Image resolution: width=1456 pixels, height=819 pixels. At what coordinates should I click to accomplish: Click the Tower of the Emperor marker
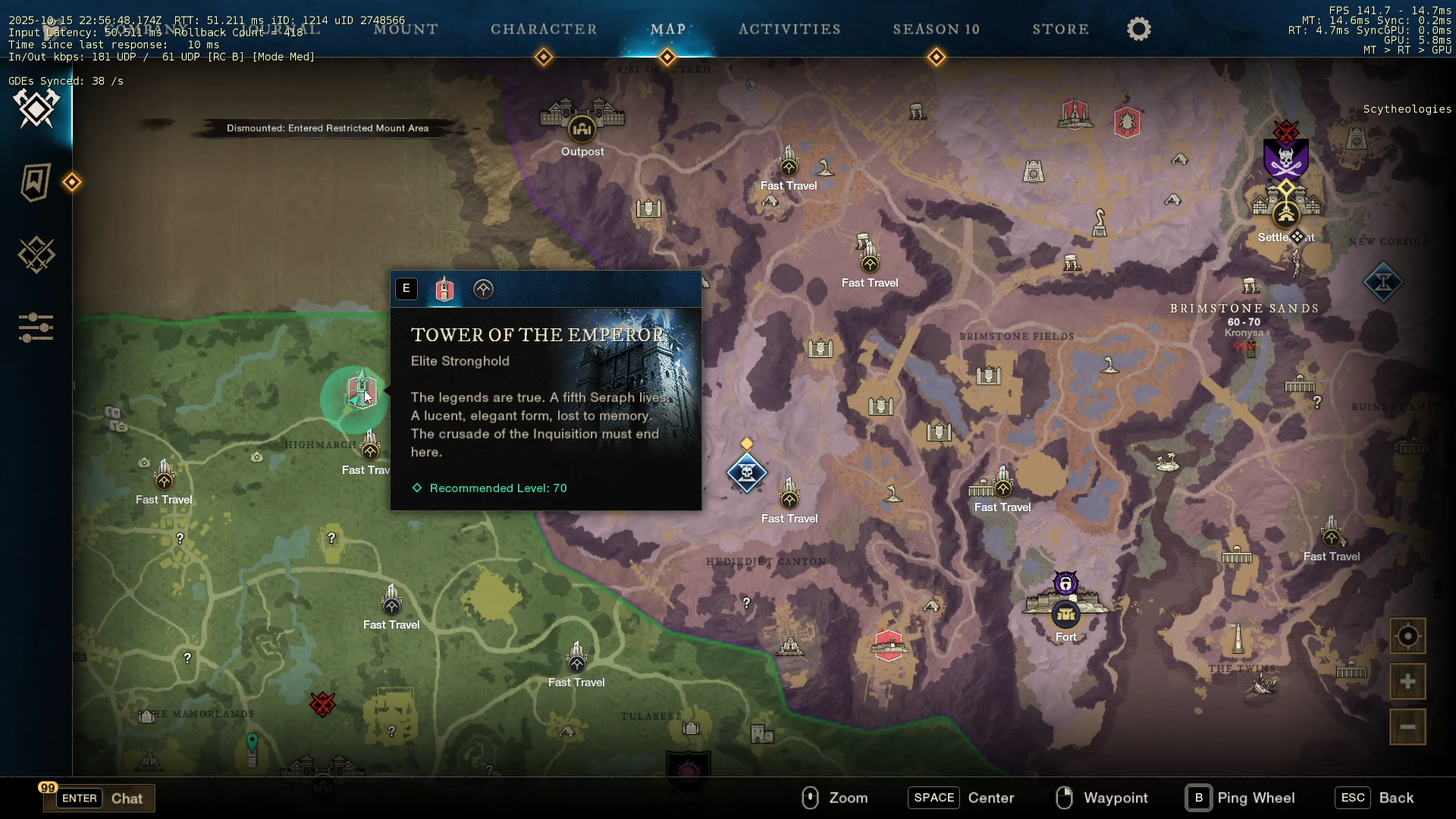(361, 391)
